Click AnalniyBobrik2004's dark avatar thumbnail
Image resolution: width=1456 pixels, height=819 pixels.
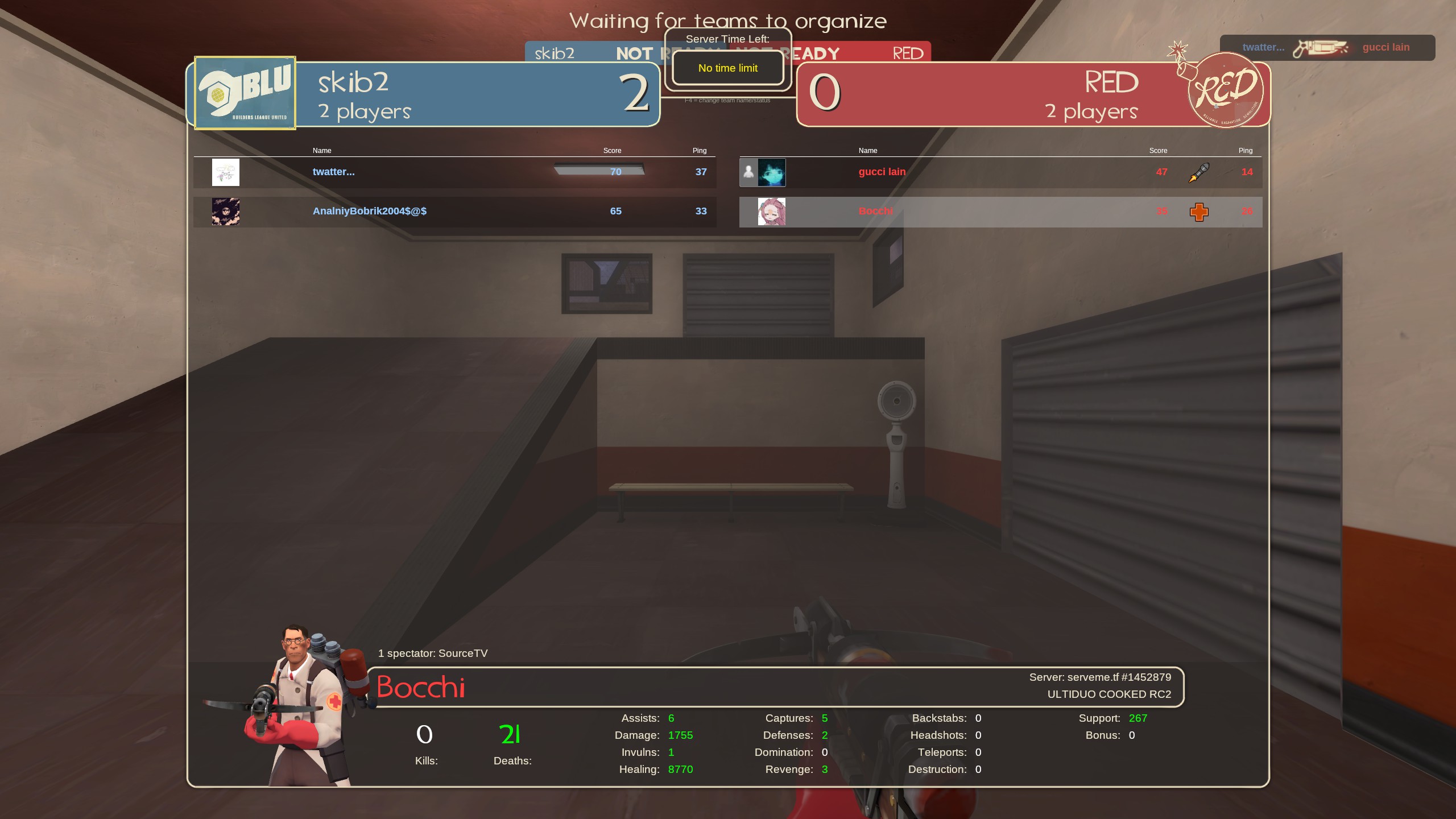pyautogui.click(x=225, y=212)
